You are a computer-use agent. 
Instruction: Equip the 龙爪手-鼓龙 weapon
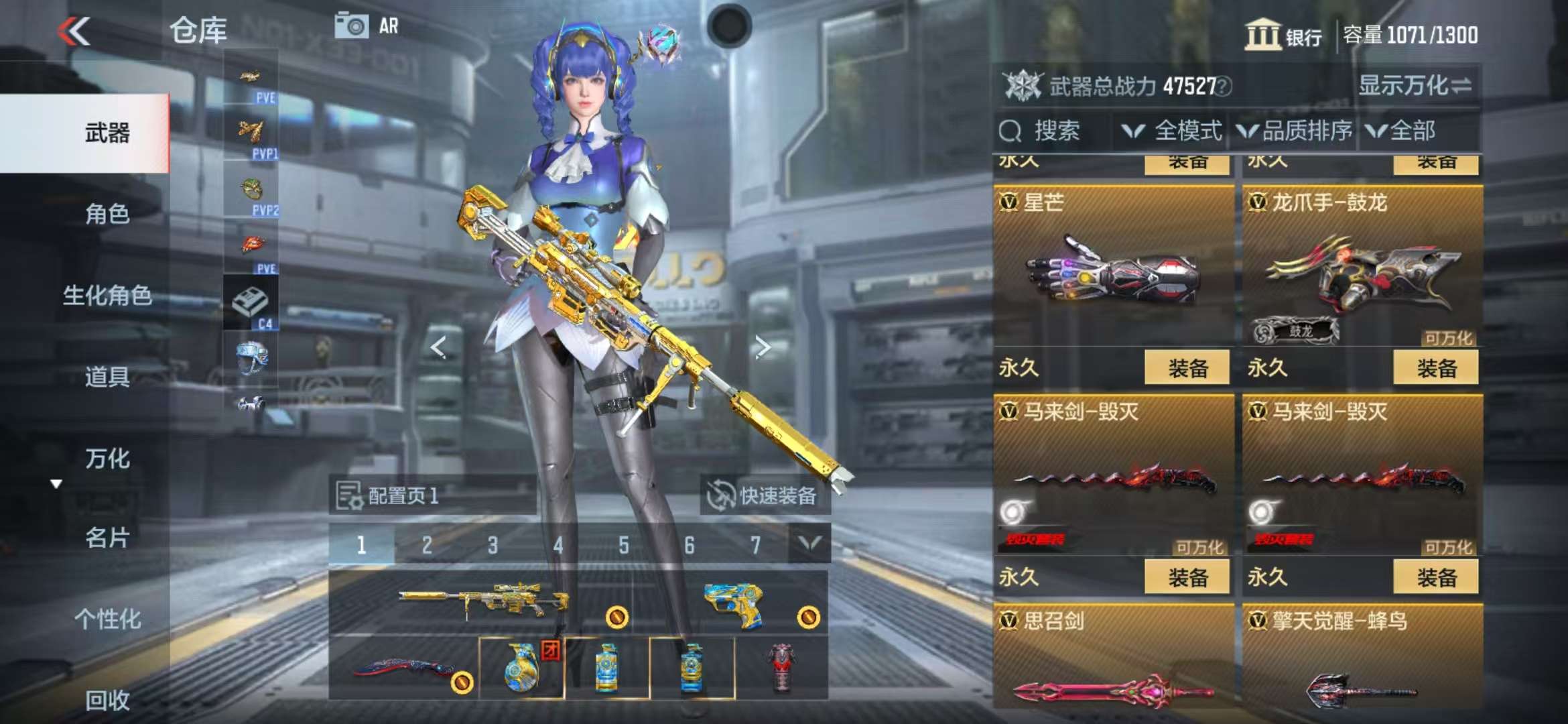[1435, 368]
